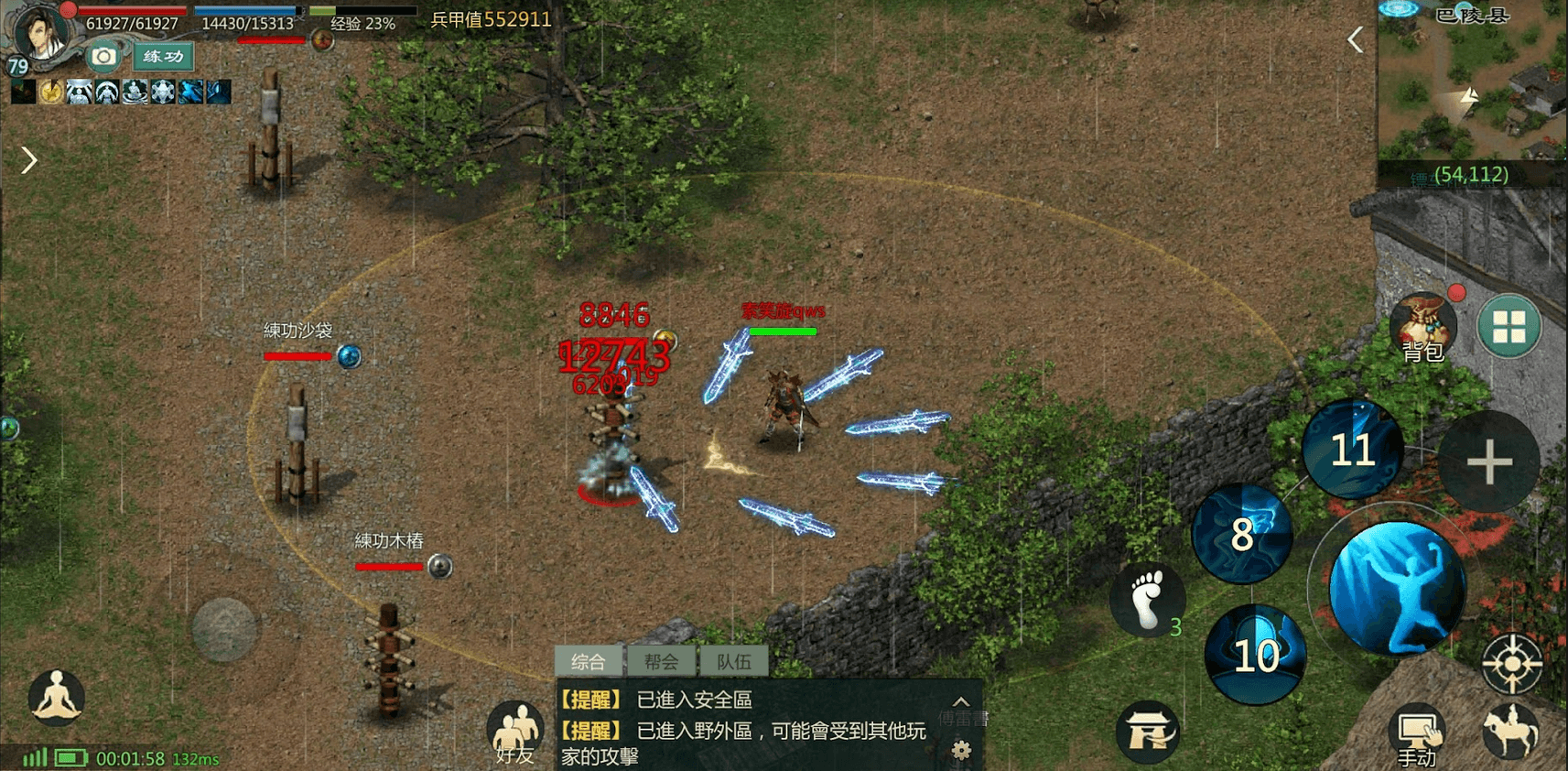Open the player portrait panel

[38, 35]
